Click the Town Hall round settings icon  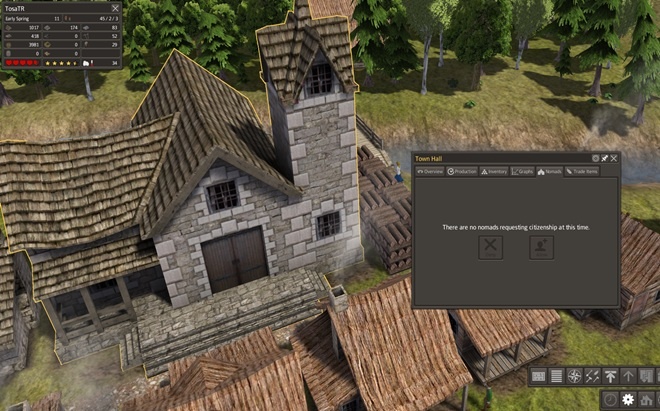[x=595, y=158]
